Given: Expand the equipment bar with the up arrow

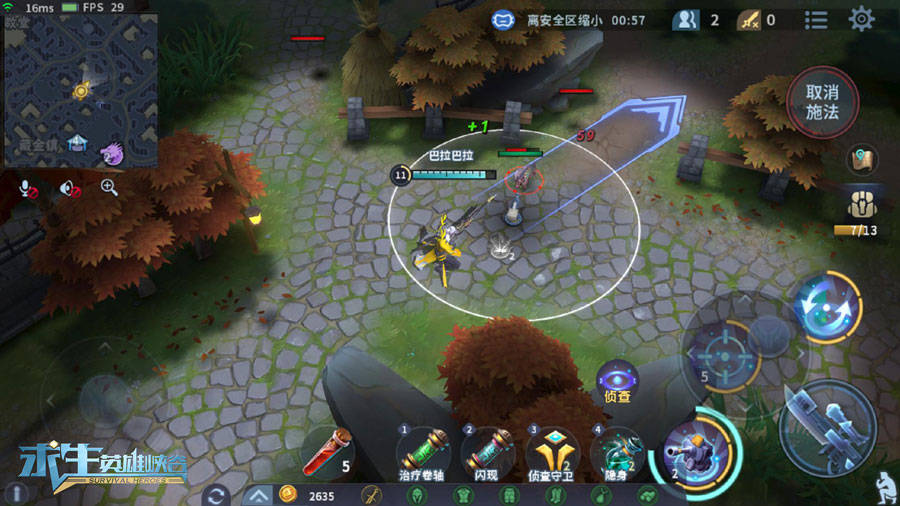Looking at the screenshot, I should [x=258, y=495].
